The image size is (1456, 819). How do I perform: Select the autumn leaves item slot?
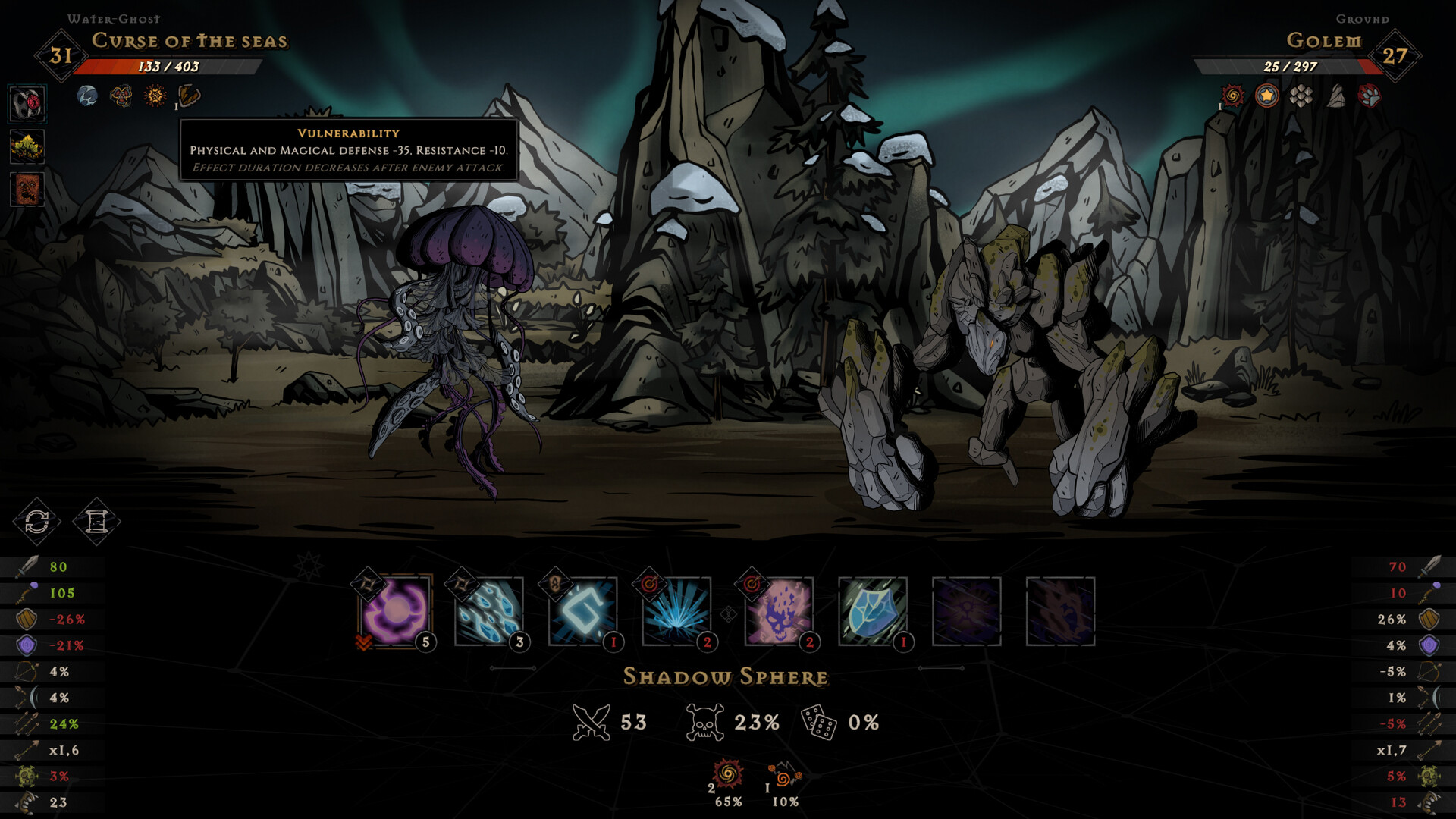click(27, 146)
